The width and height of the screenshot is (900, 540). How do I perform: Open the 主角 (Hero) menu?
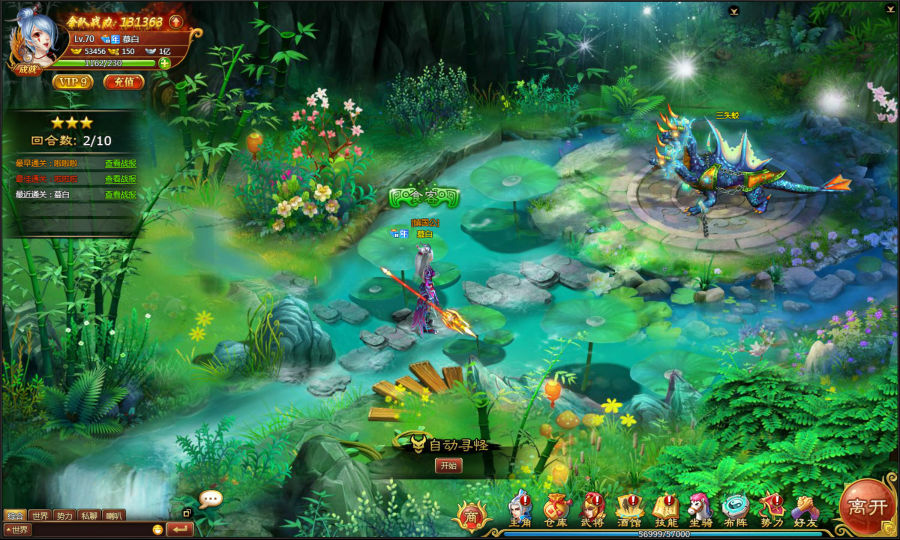pyautogui.click(x=520, y=508)
